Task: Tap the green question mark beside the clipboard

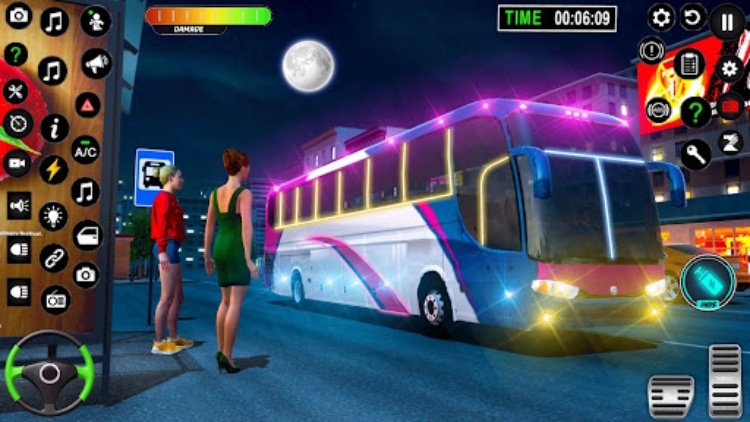Action: point(696,111)
